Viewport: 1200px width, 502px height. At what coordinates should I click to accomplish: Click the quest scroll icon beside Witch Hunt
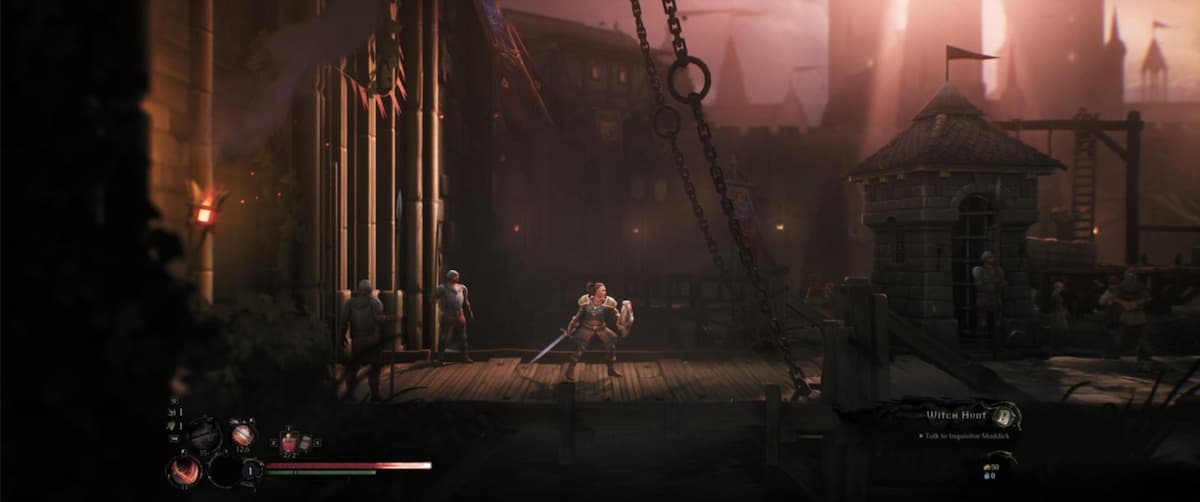click(x=1006, y=413)
